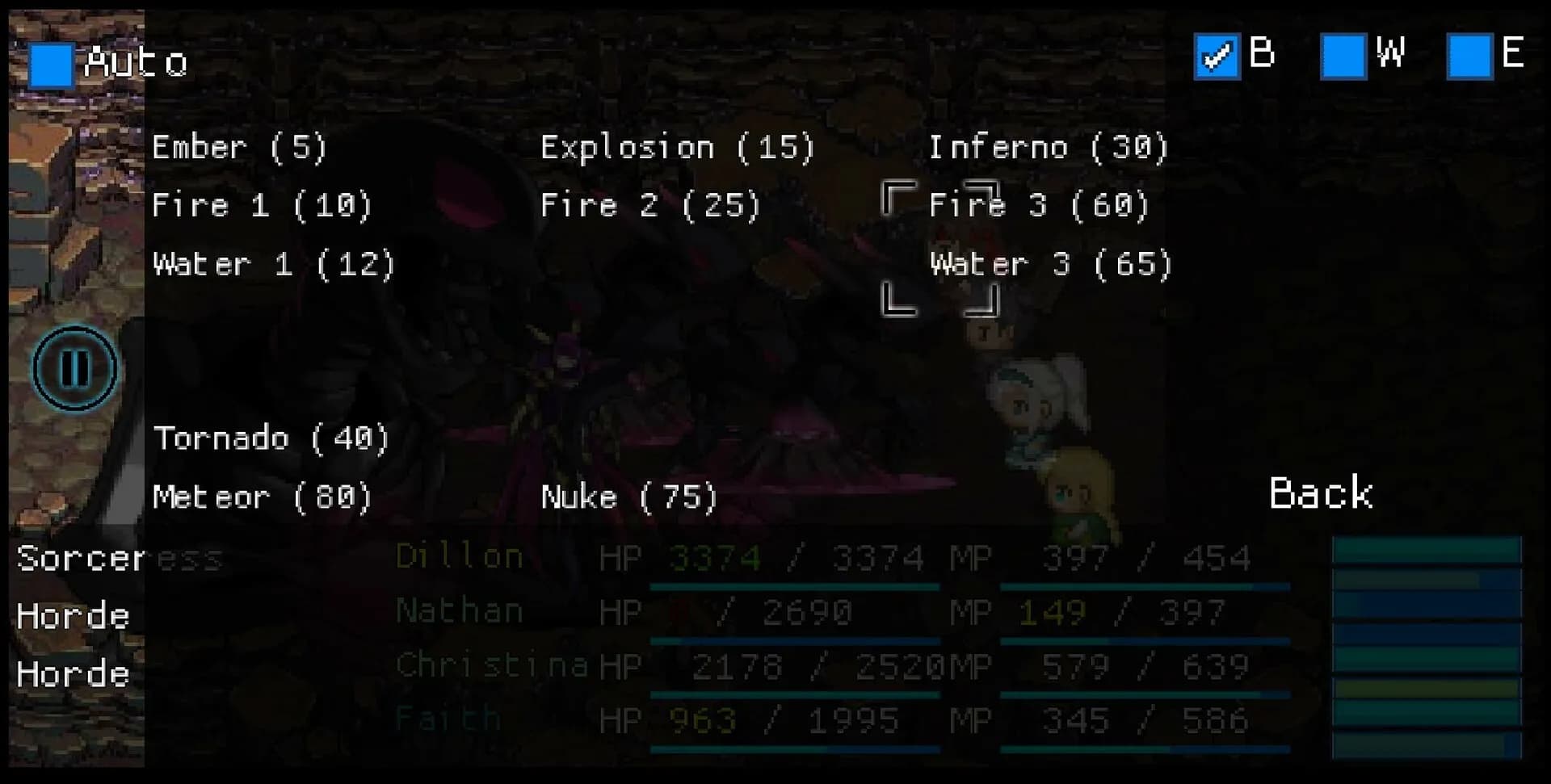Pause the game with the pause button
1551x784 pixels.
75,368
